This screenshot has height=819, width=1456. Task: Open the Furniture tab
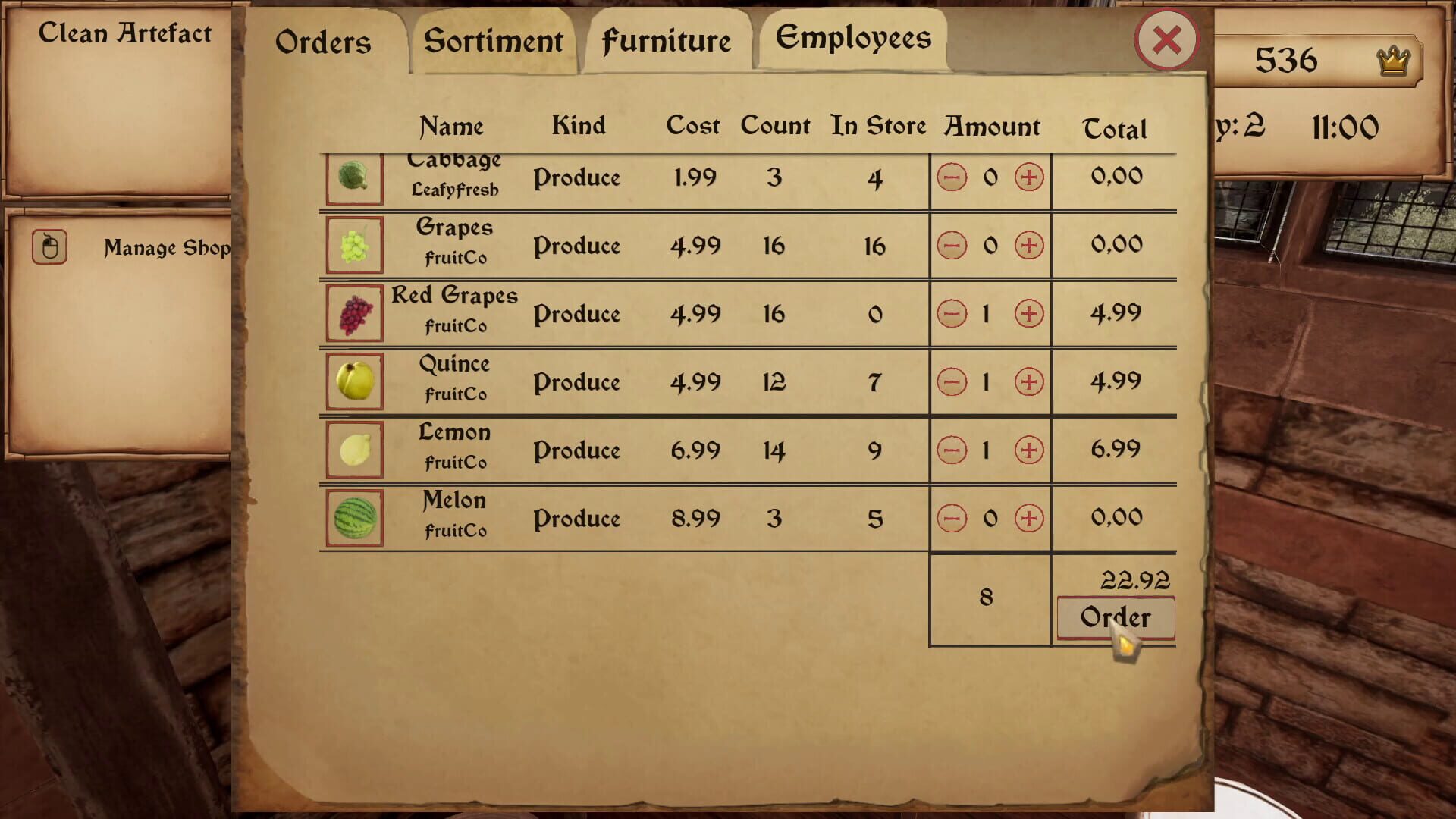click(x=667, y=42)
